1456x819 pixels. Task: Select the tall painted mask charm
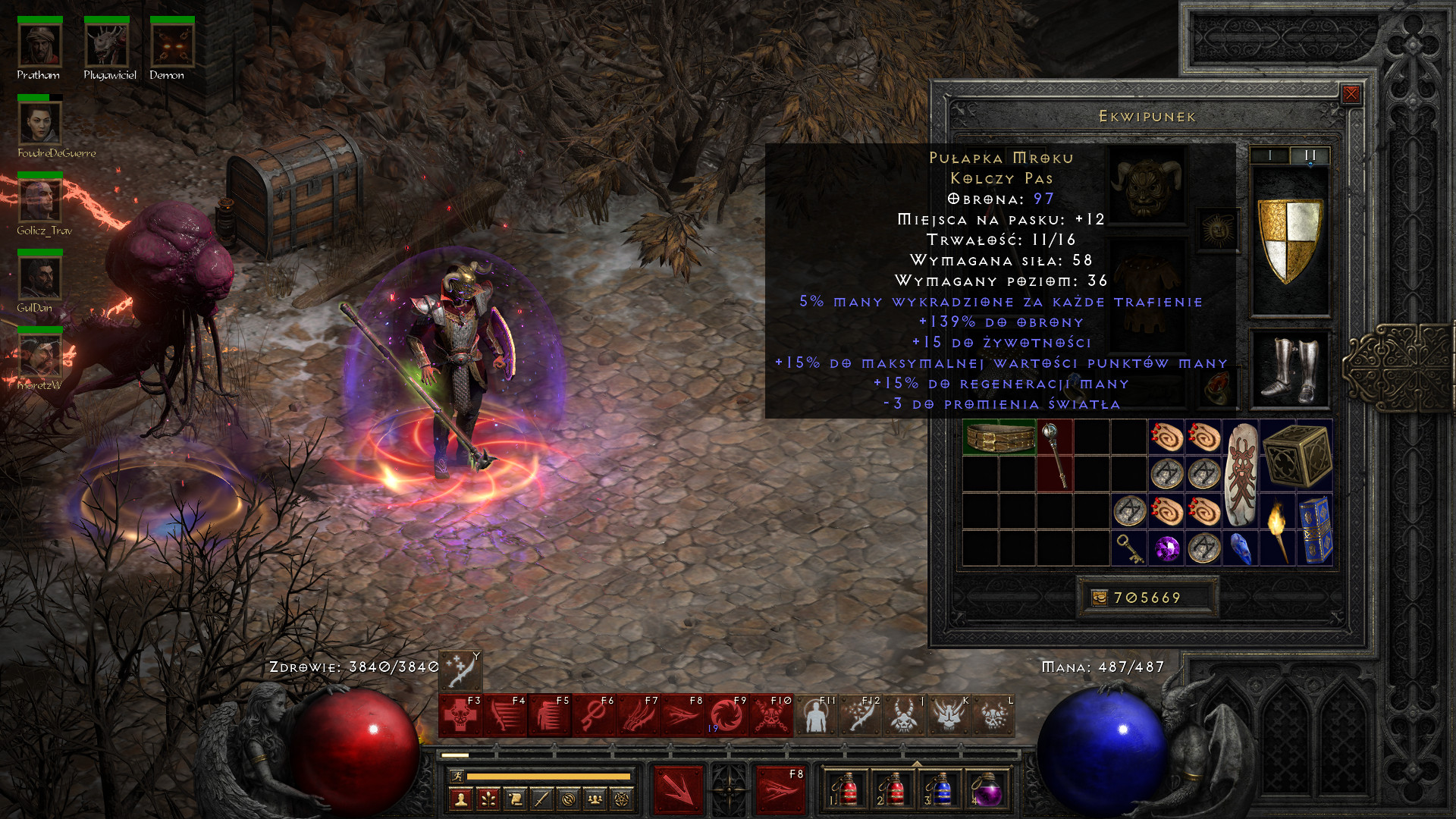(1241, 474)
